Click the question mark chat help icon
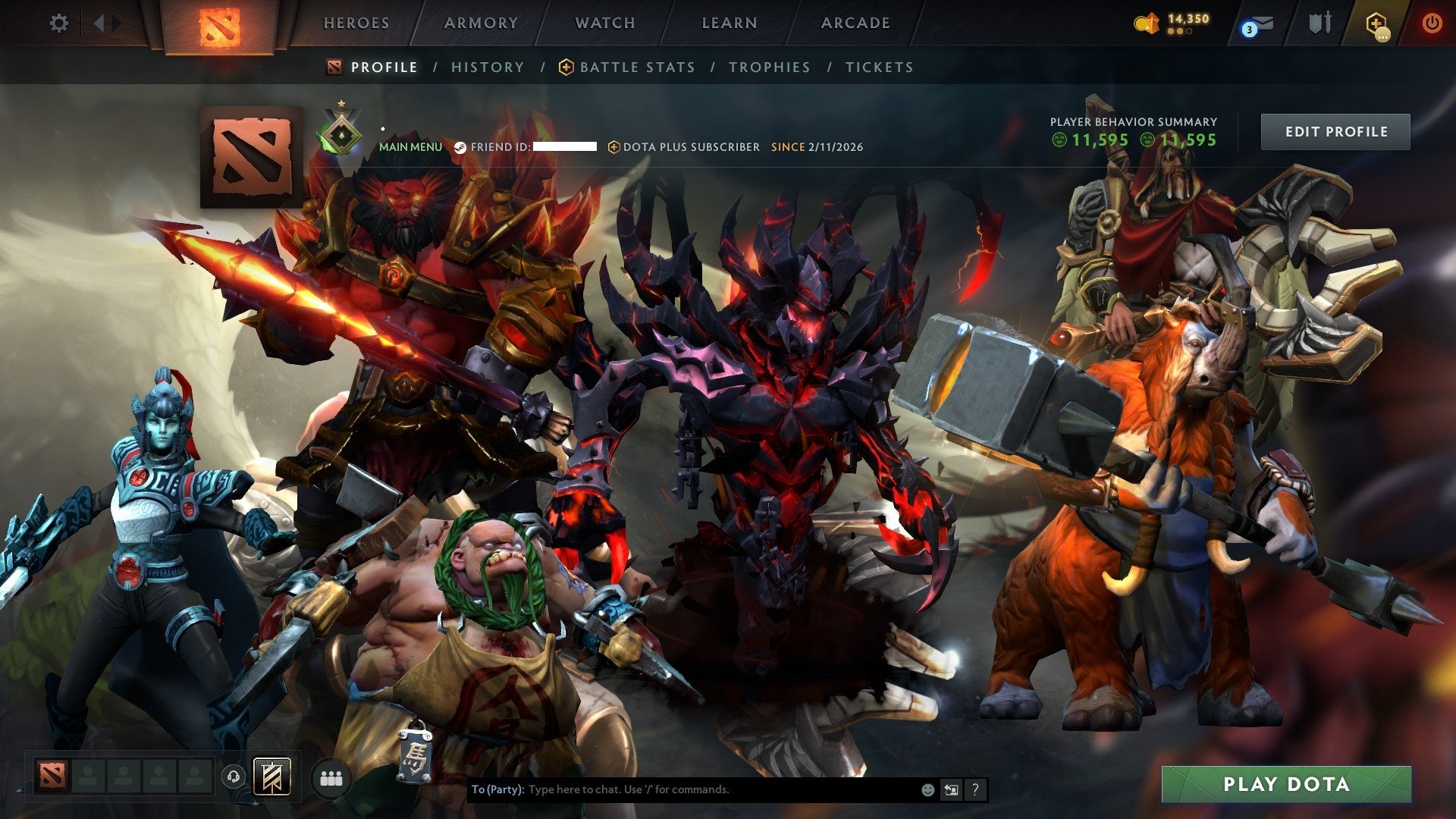This screenshot has height=819, width=1456. 975,789
